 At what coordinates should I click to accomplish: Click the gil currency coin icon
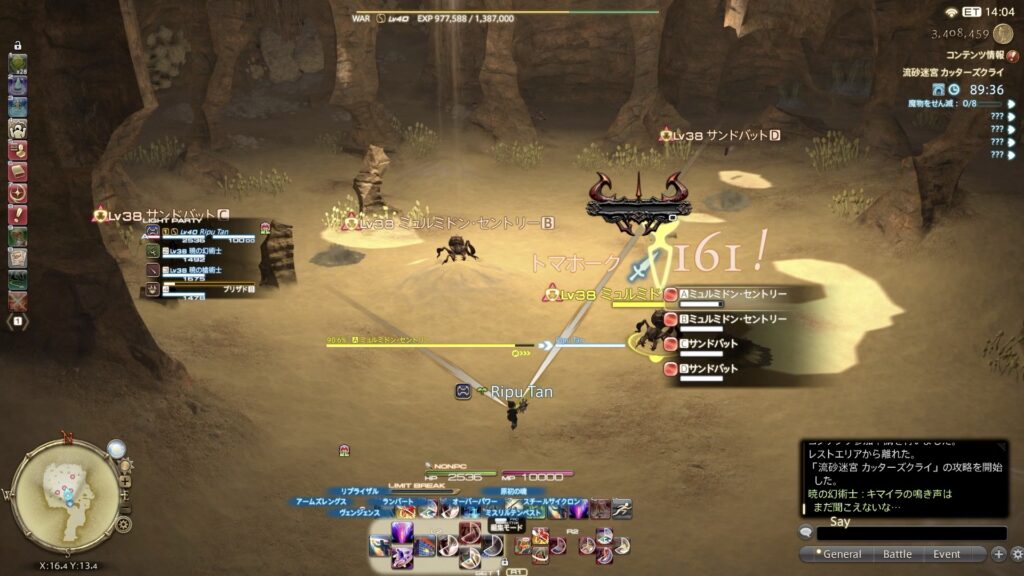(1001, 33)
